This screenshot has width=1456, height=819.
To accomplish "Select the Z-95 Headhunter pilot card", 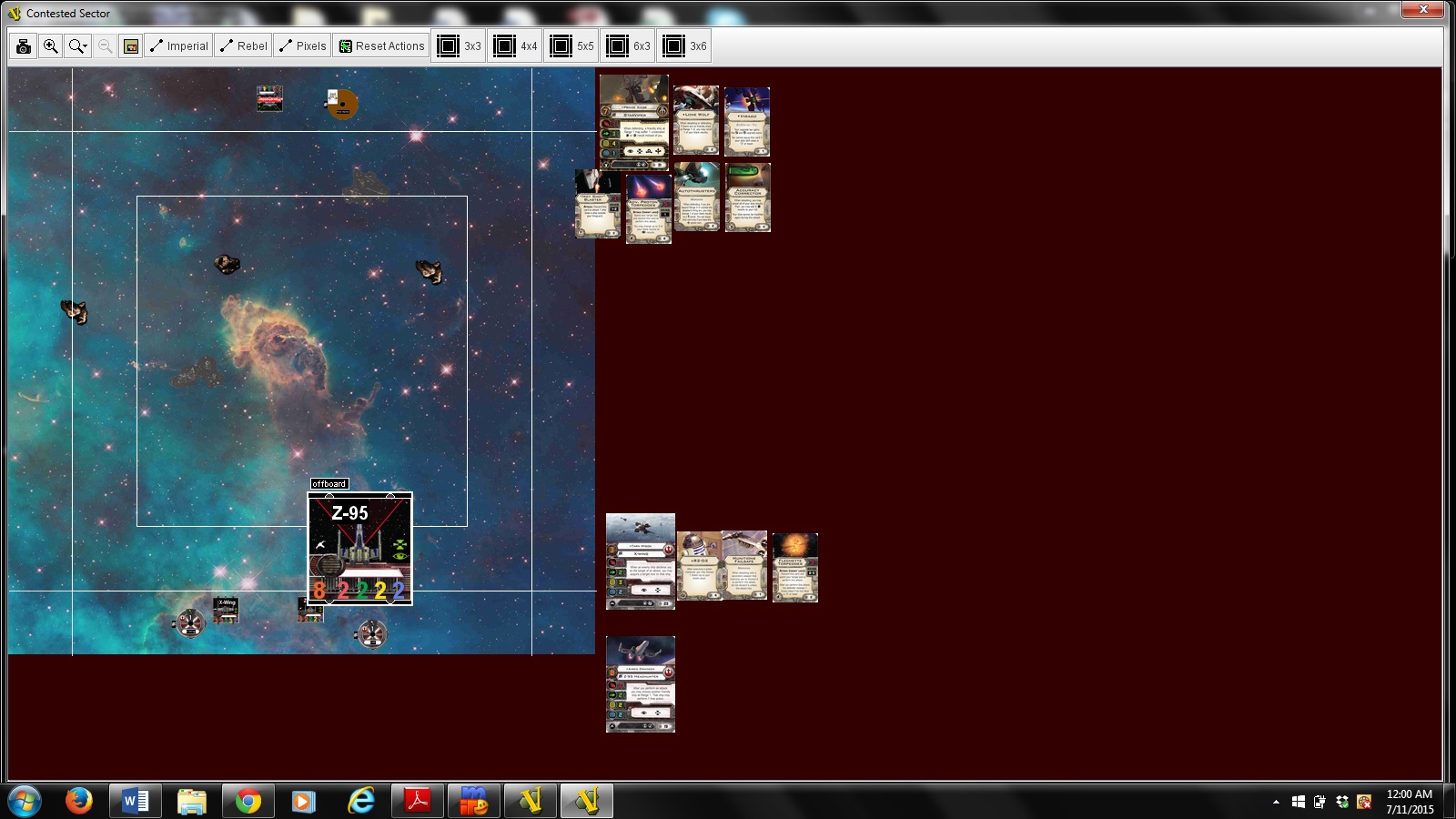I will coord(641,684).
